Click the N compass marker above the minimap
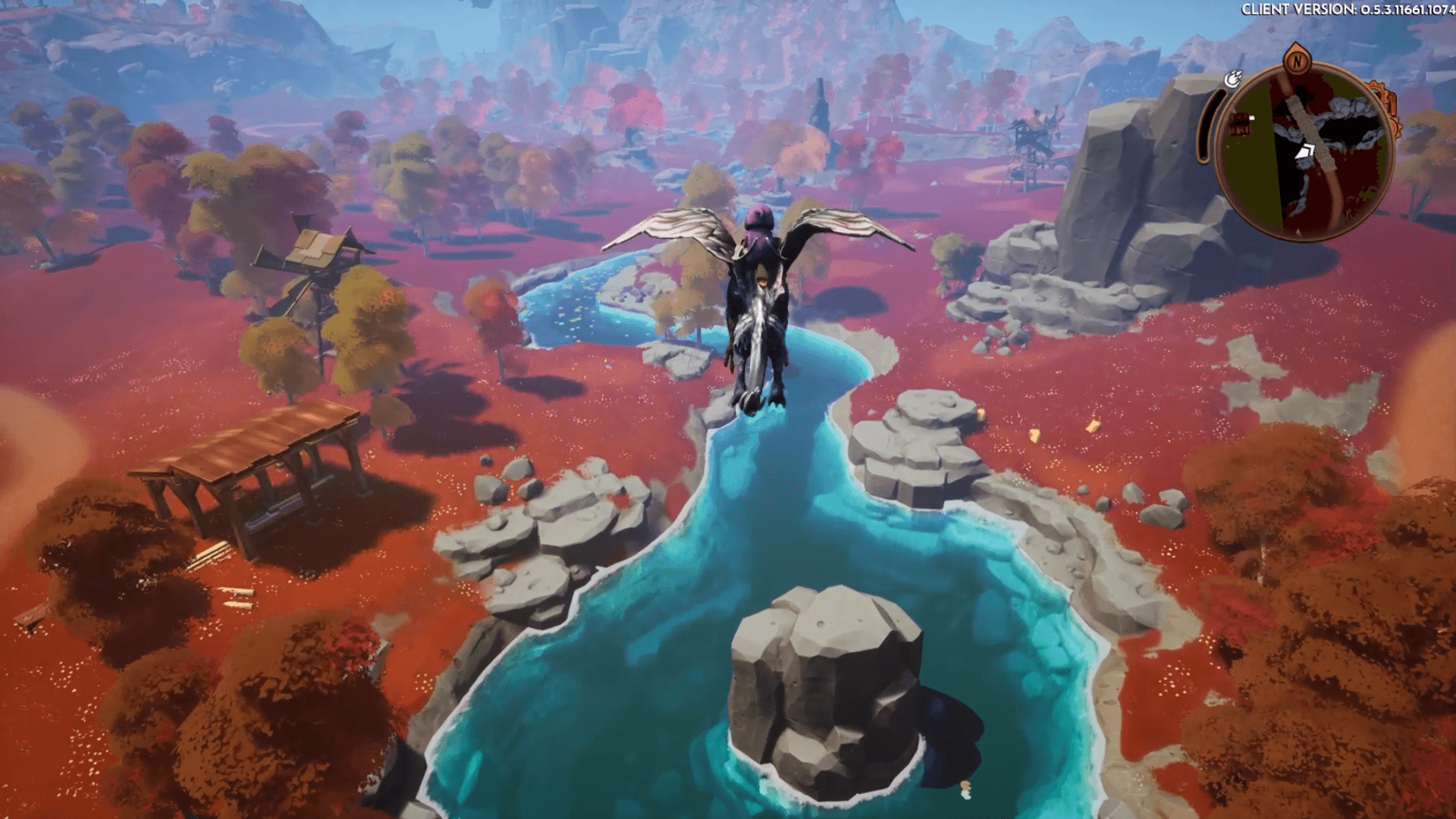Screen dimensions: 1456x819 1298,61
